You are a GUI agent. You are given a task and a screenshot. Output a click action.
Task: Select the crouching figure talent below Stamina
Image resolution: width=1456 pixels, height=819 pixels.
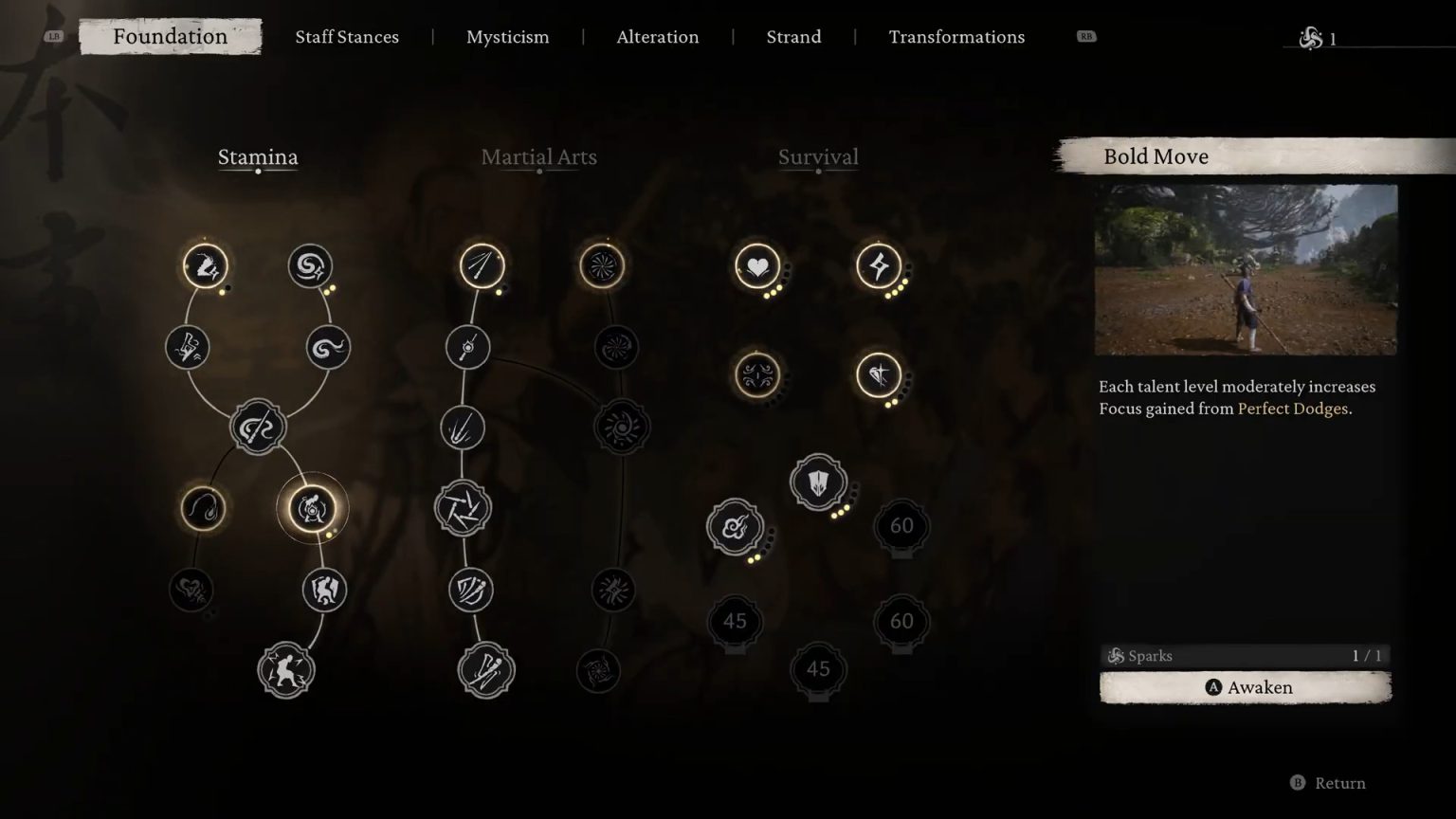287,669
